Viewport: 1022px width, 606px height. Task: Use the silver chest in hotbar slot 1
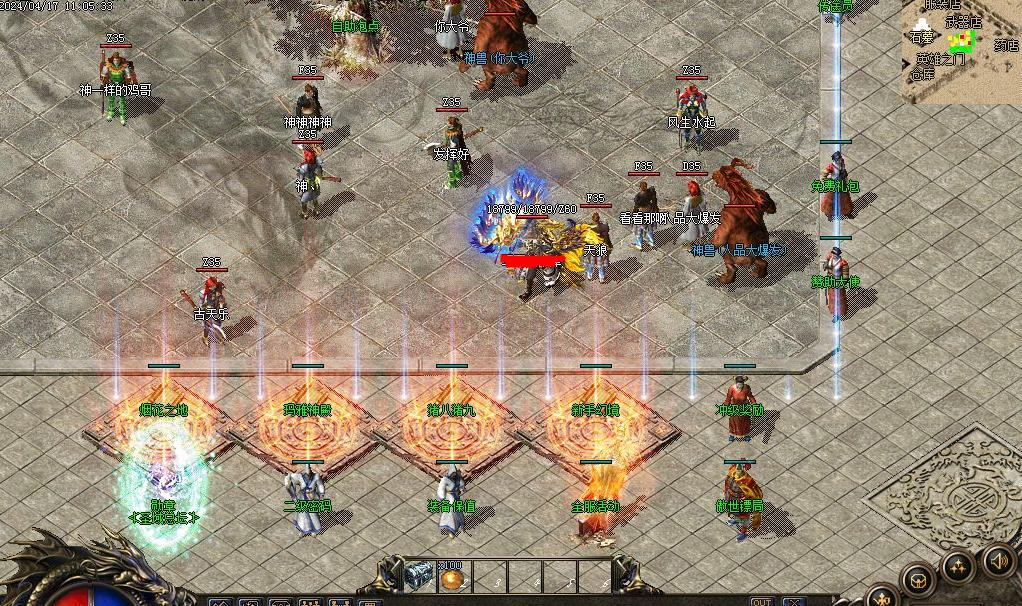tap(420, 574)
